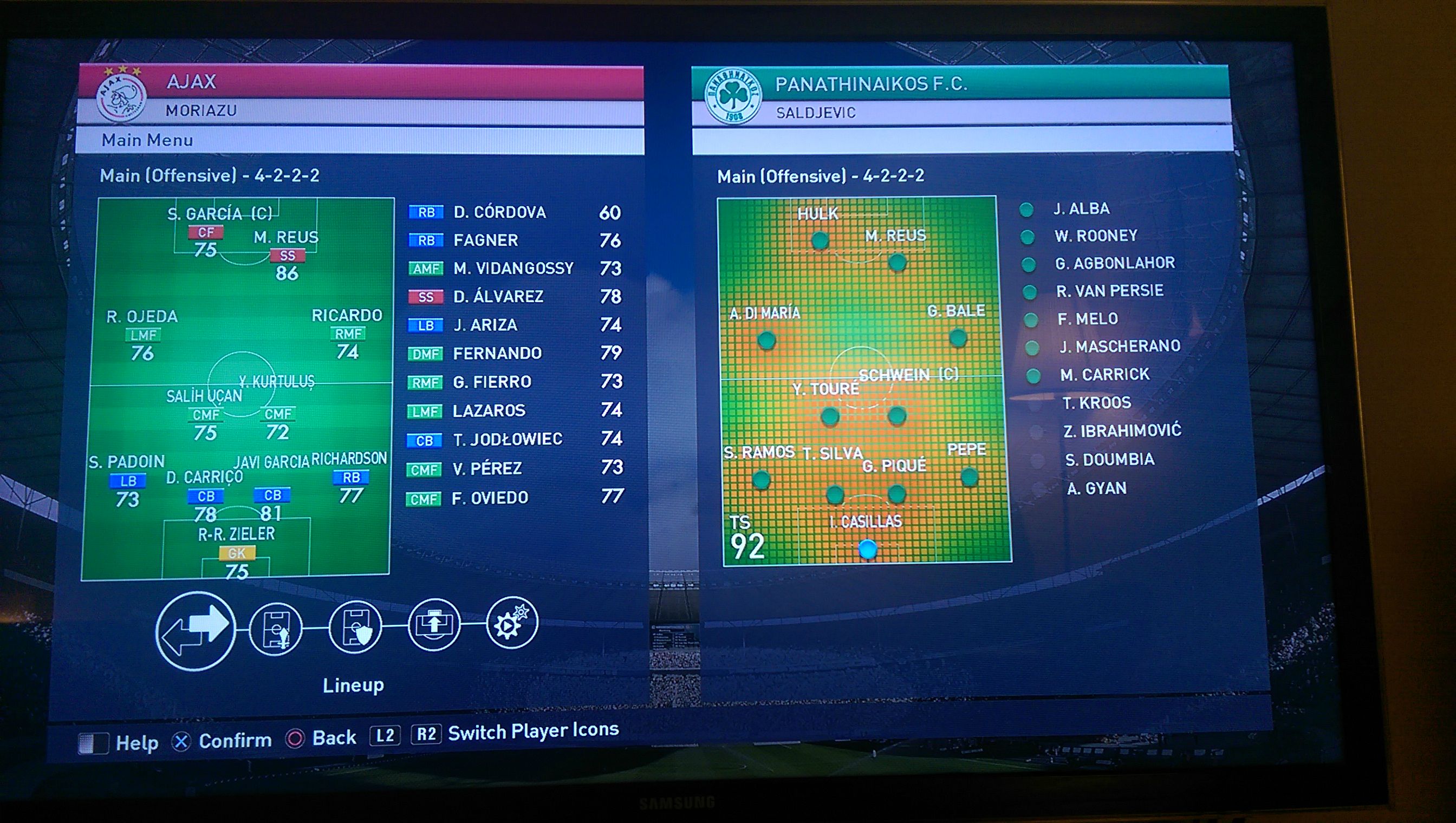Pick R. Ojeda the LMF on pitch
1456x823 pixels.
pos(143,335)
